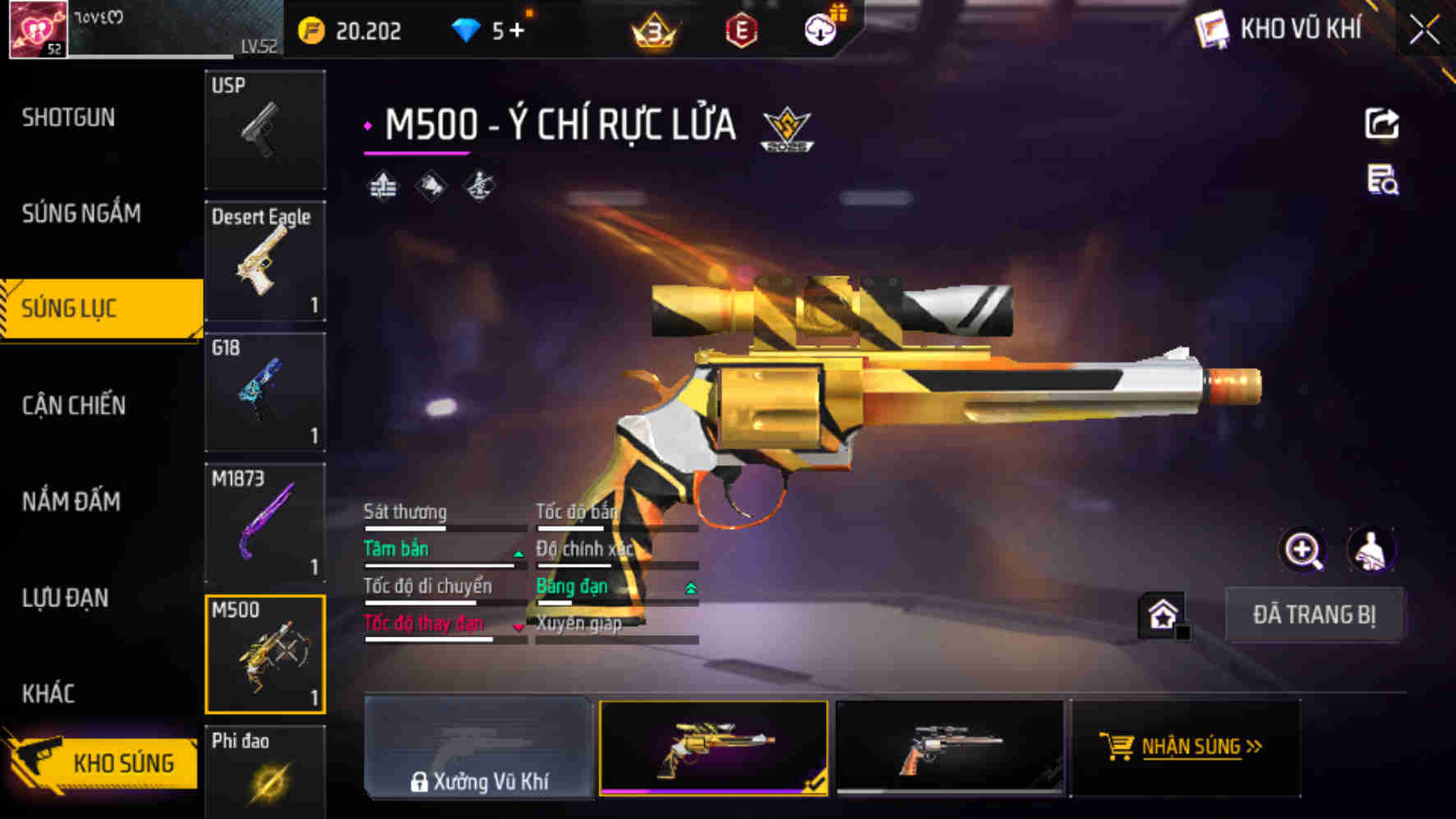The height and width of the screenshot is (819, 1456).
Task: Expand the Băng đạn double-arrow indicator
Action: pyautogui.click(x=689, y=589)
